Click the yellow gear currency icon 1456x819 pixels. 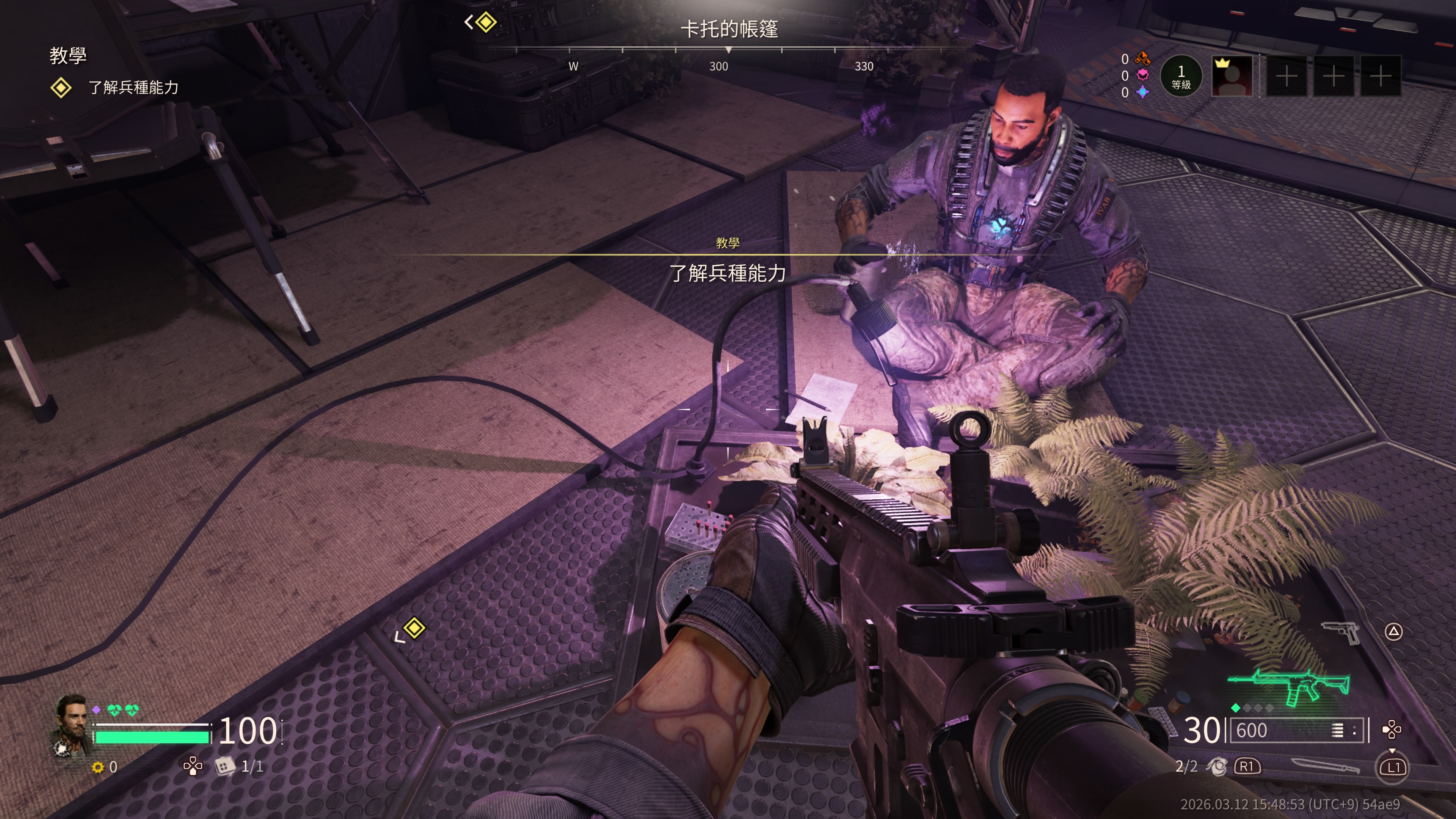pyautogui.click(x=98, y=767)
